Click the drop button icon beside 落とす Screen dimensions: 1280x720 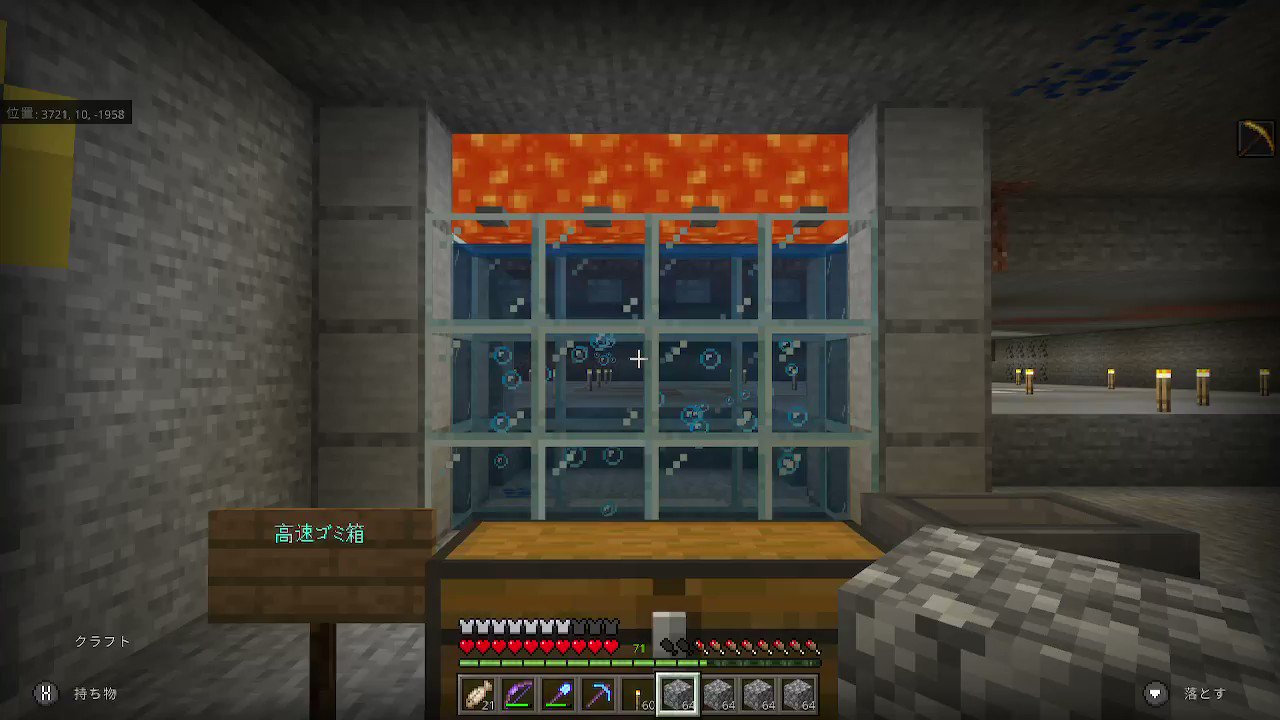pyautogui.click(x=1156, y=692)
